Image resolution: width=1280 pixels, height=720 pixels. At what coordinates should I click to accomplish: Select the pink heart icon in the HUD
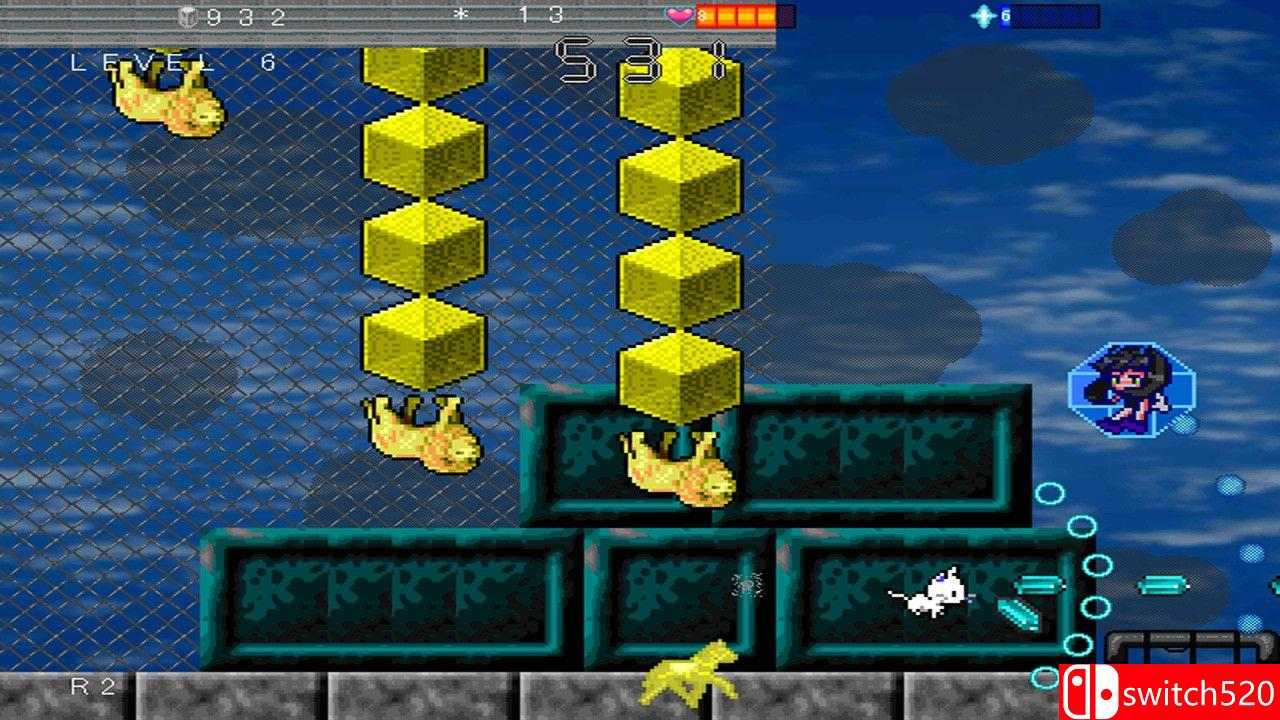click(678, 14)
